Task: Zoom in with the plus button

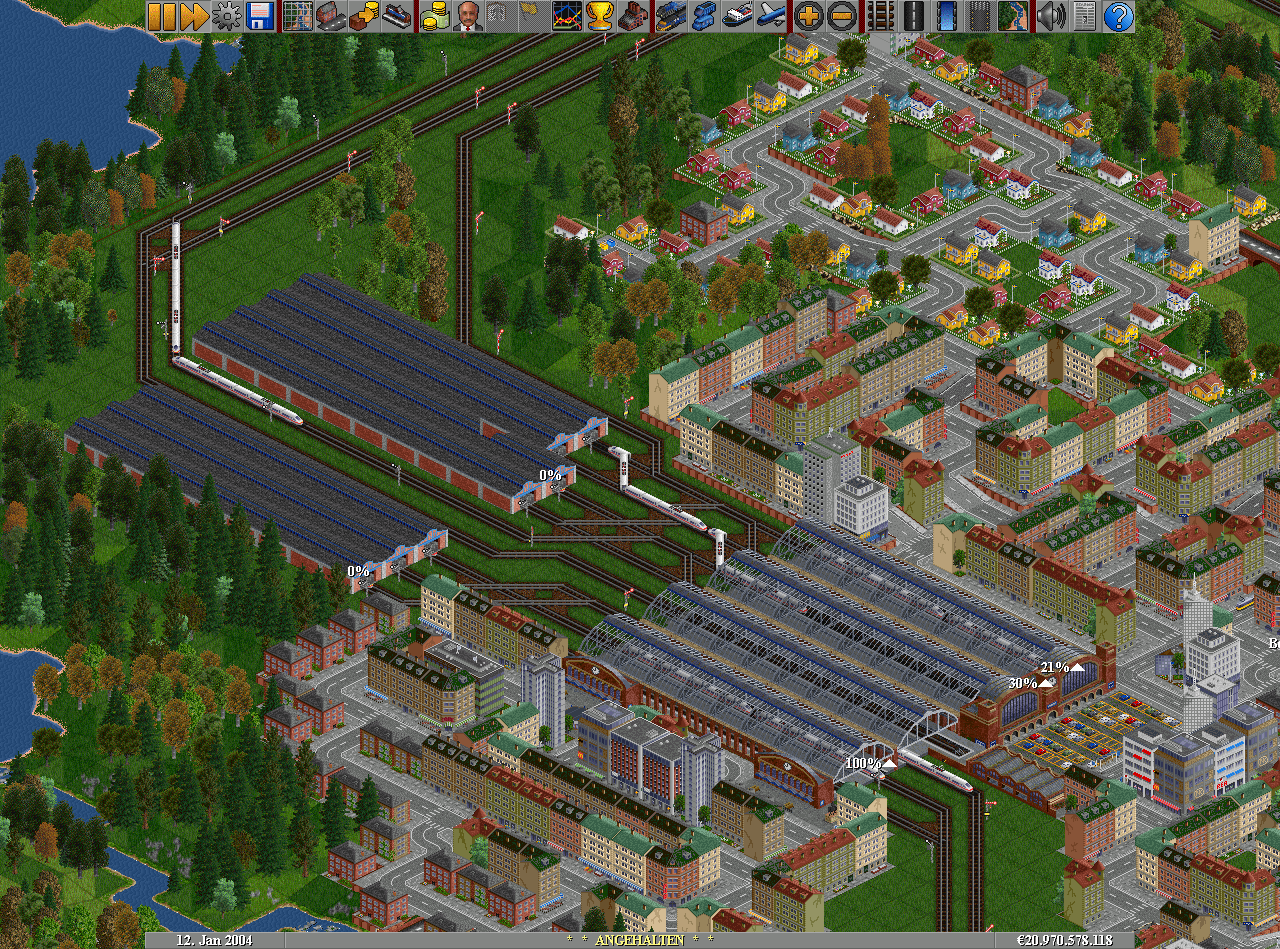Action: (x=808, y=15)
